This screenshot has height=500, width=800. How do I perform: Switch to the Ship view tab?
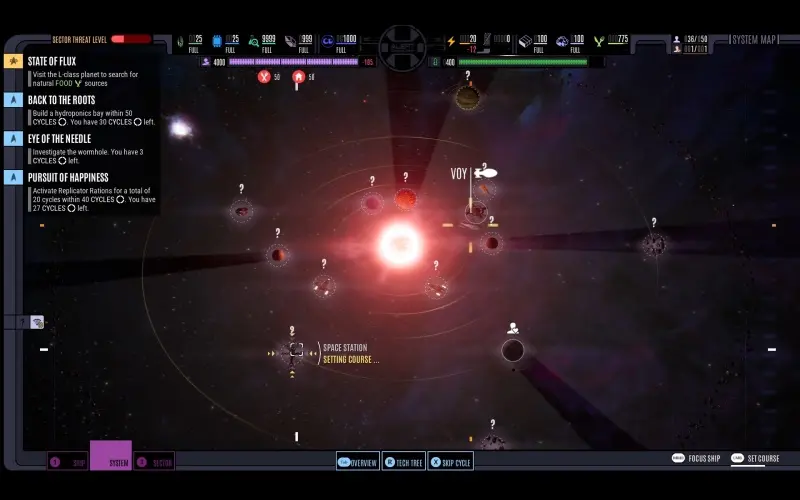68,462
